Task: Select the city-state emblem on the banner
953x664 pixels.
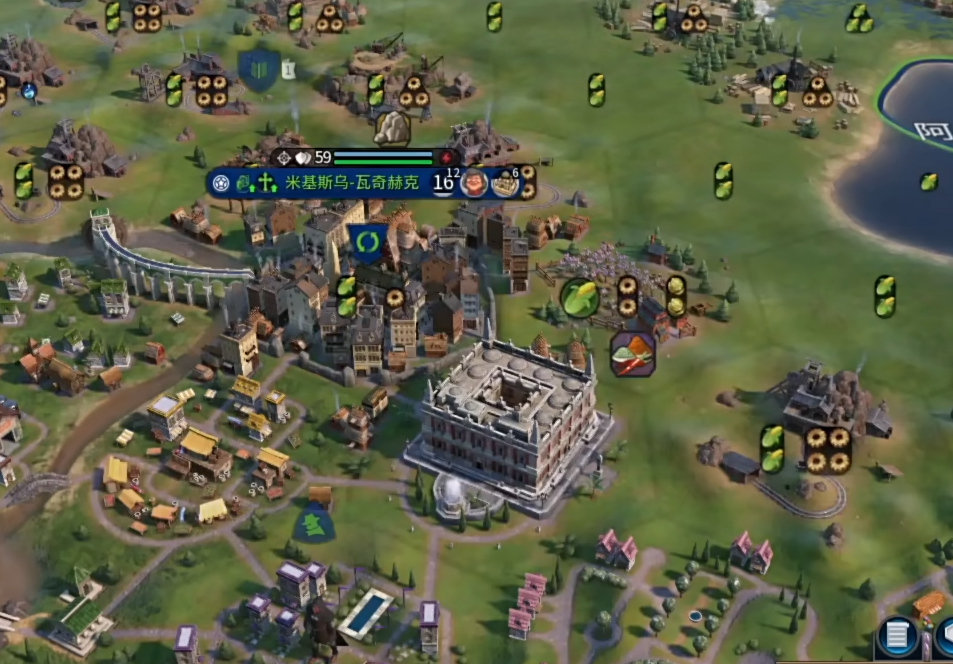Action: pos(221,182)
